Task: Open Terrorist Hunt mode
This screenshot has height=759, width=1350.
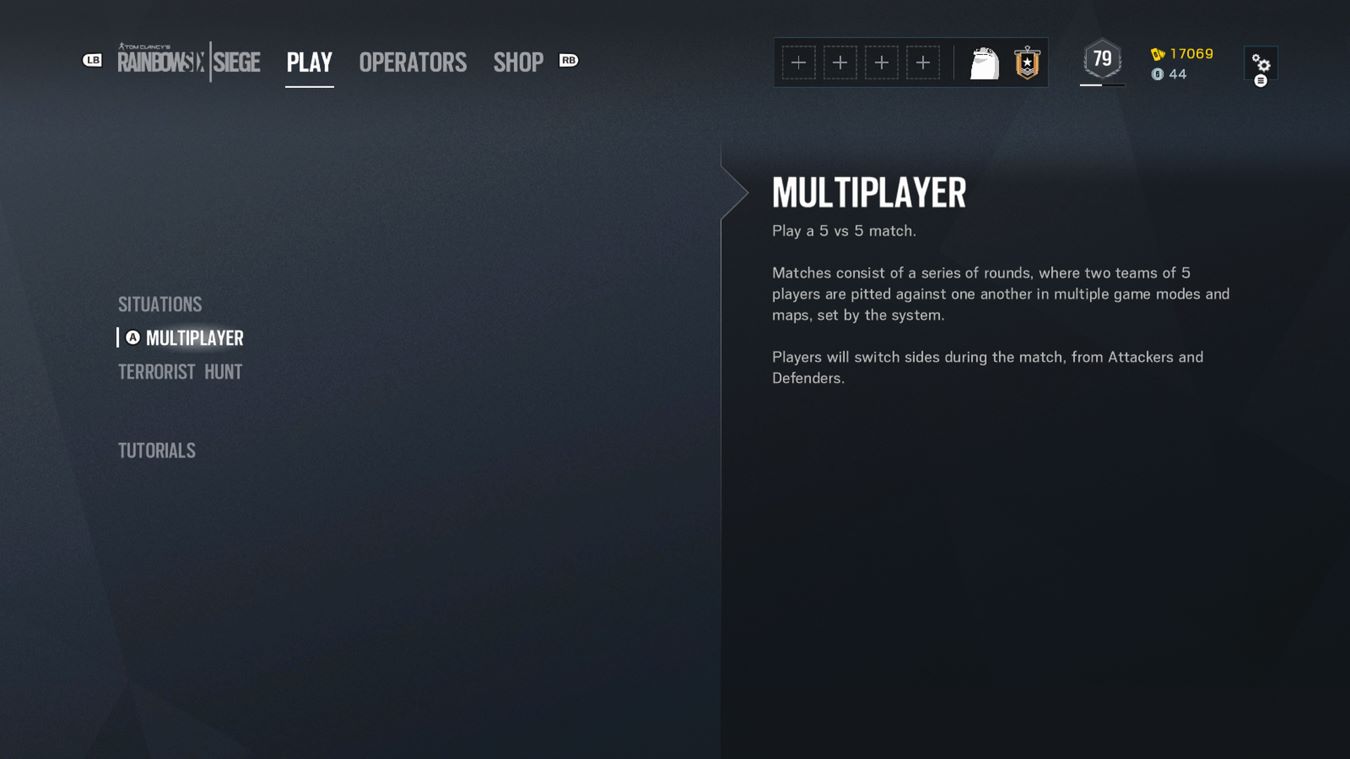Action: [x=180, y=371]
